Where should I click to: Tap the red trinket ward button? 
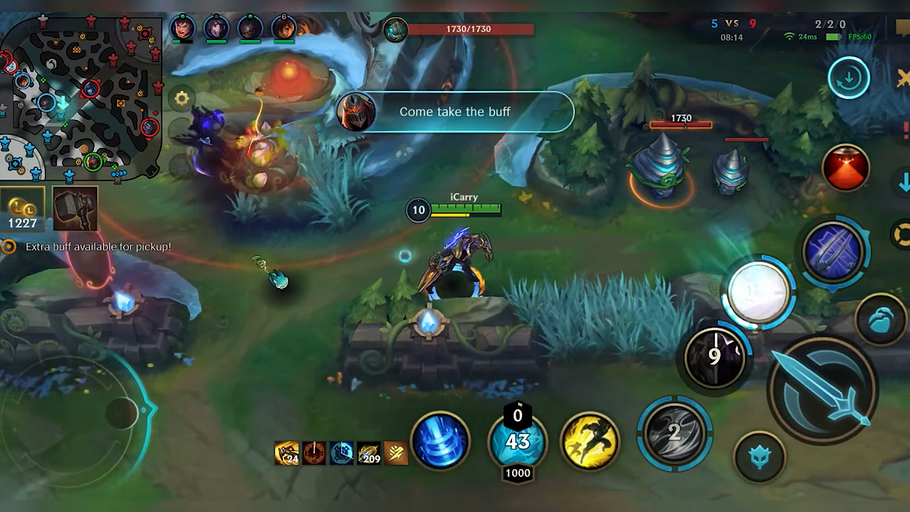coord(846,167)
